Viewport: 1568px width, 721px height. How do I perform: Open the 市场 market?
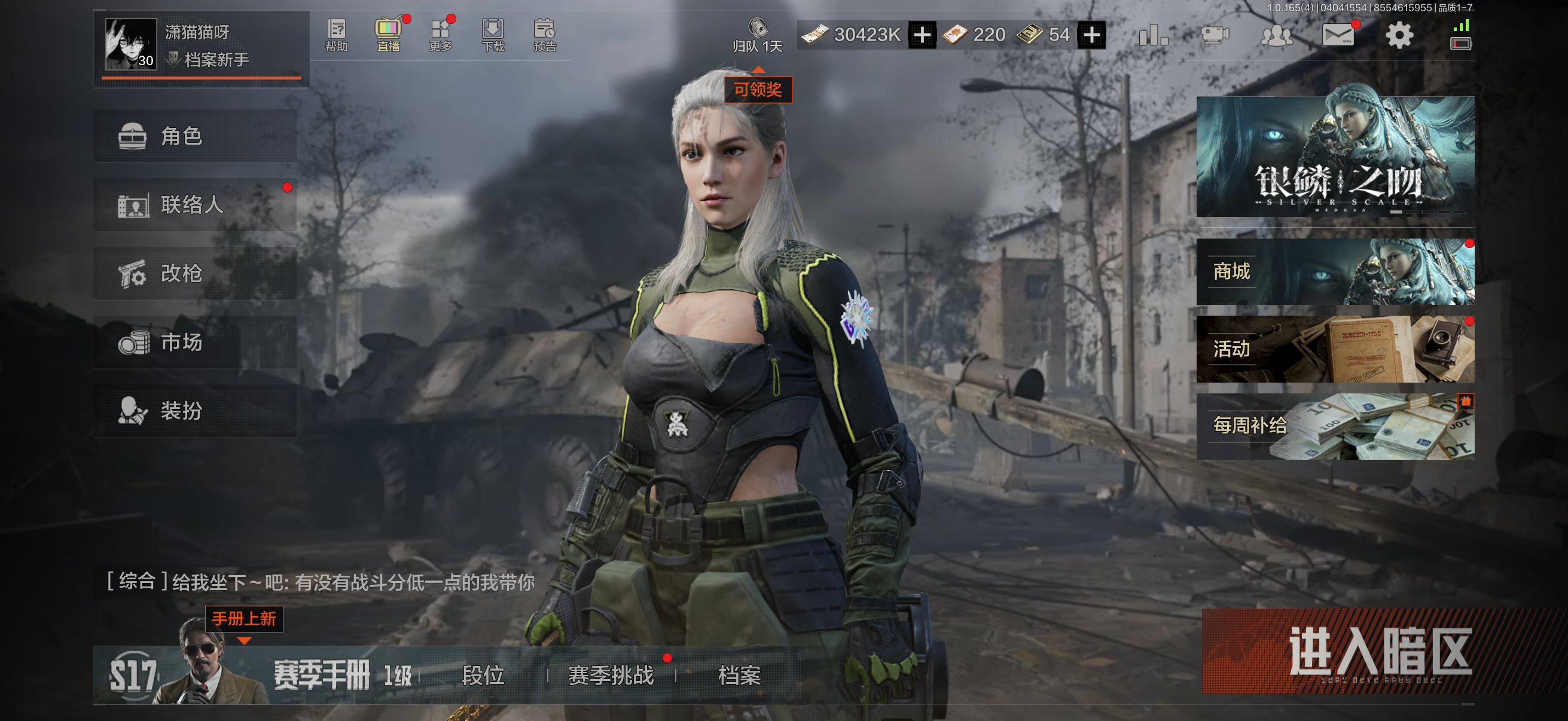195,343
